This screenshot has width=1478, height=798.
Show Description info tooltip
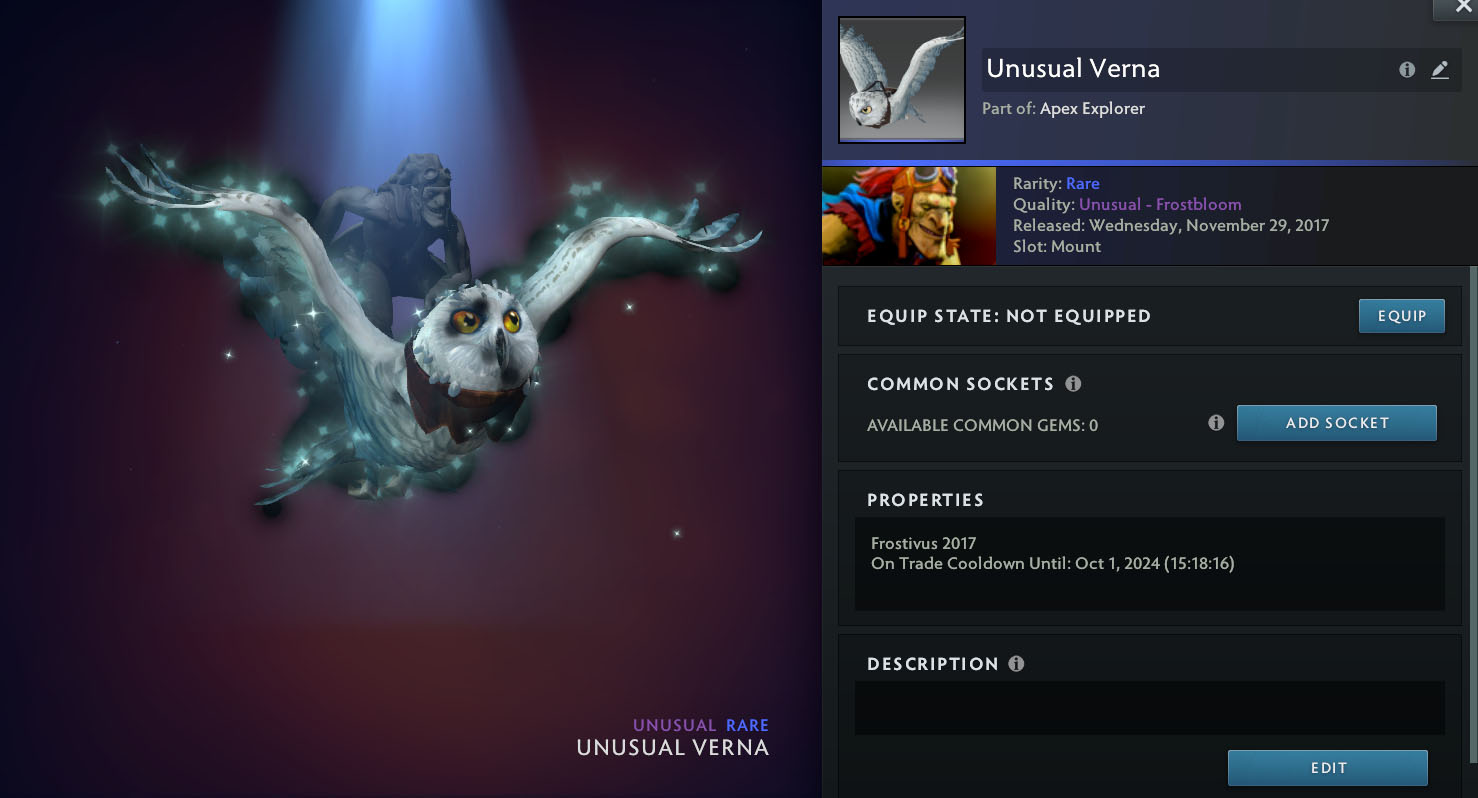(x=1016, y=664)
